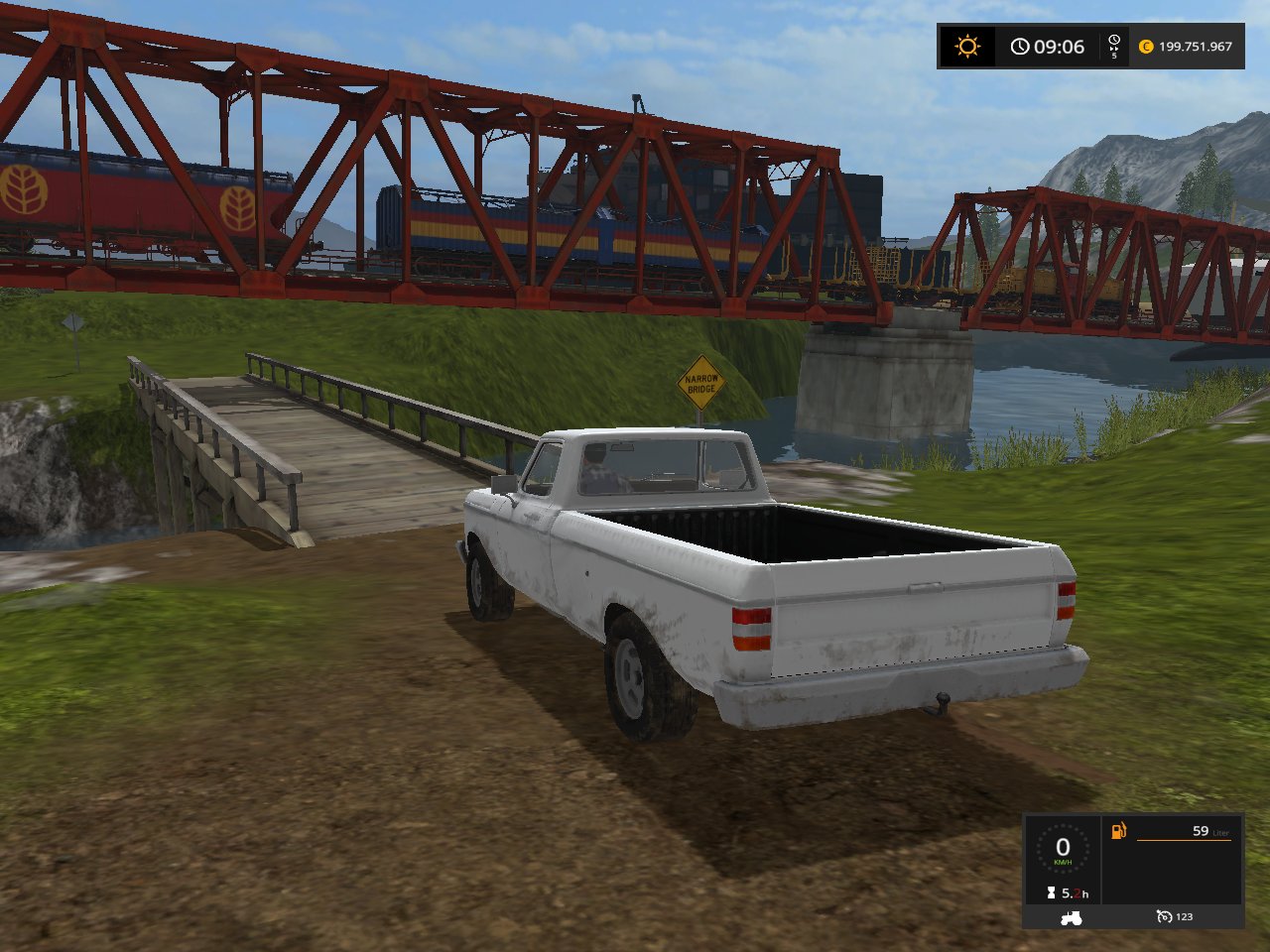Image resolution: width=1270 pixels, height=952 pixels.
Task: Select the orange fuel pump icon
Action: 1118,831
